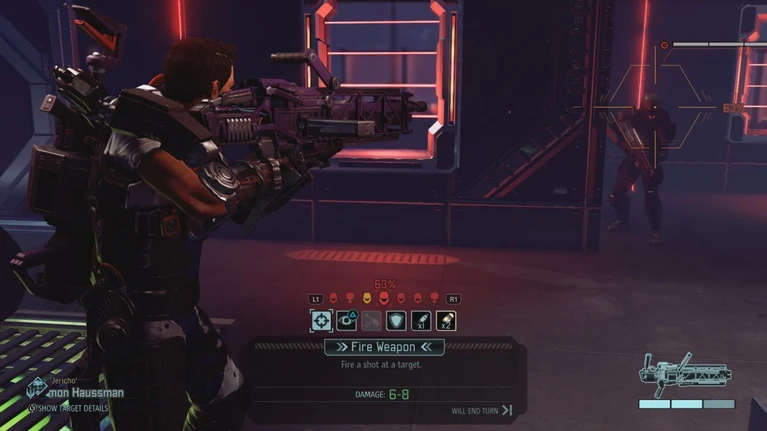Confirm the Fire Weapon action banner

pos(384,347)
